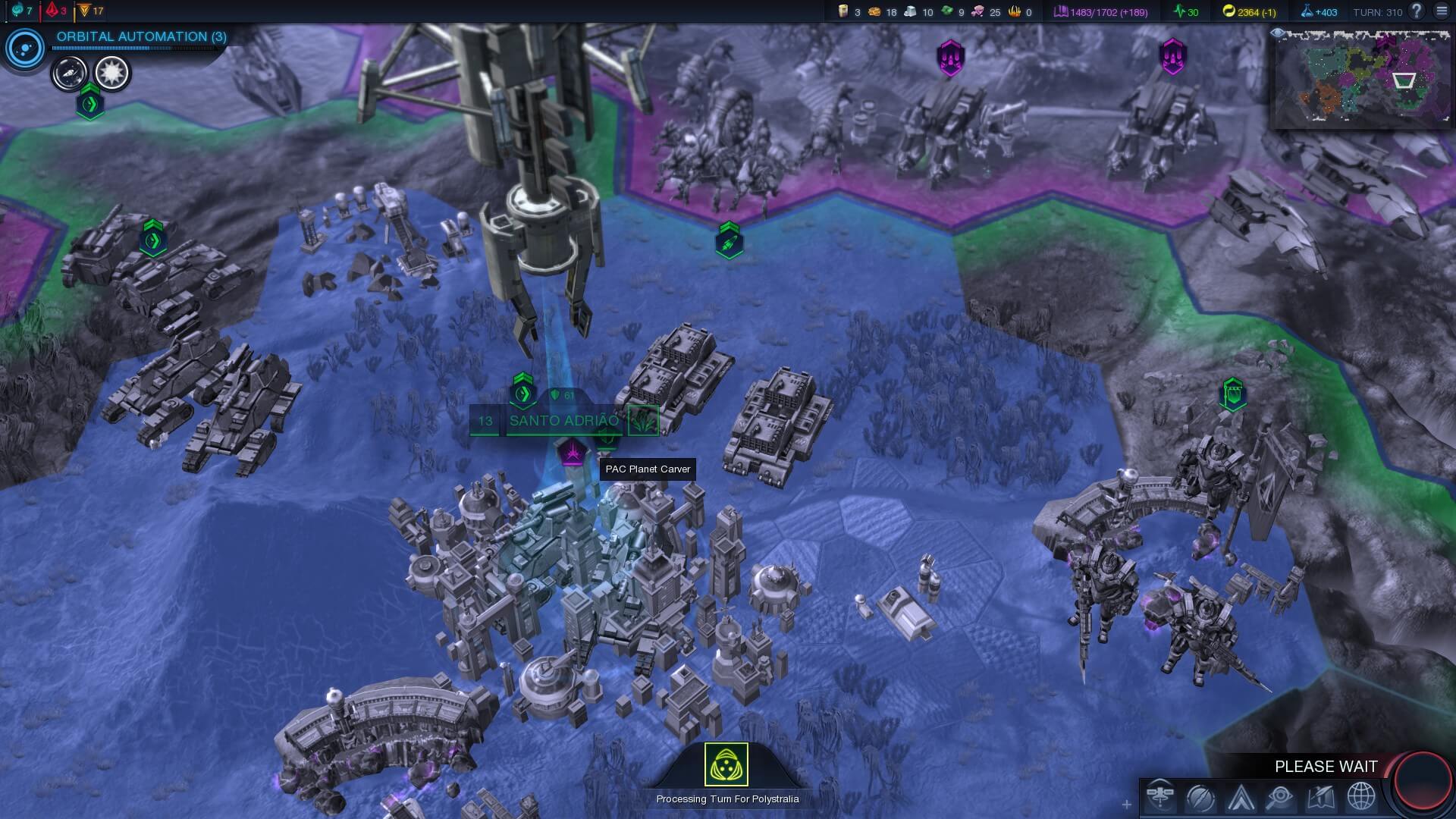The height and width of the screenshot is (819, 1456).
Task: Click the Orbital Automation progress bar
Action: 135,48
